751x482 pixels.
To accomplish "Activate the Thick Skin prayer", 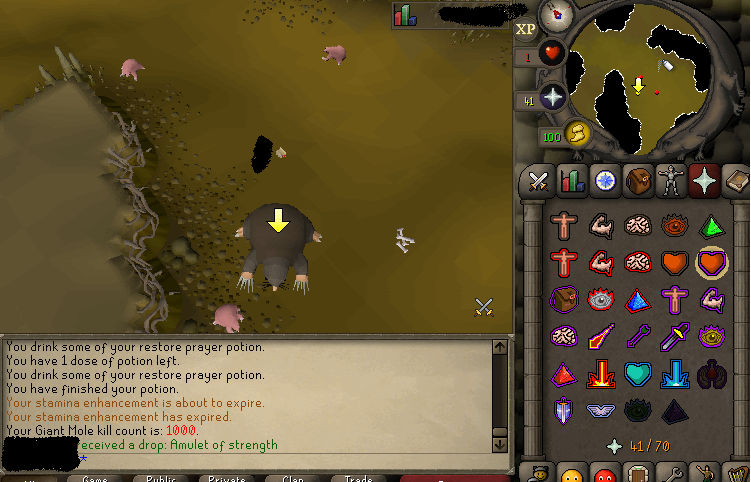I will [x=564, y=226].
